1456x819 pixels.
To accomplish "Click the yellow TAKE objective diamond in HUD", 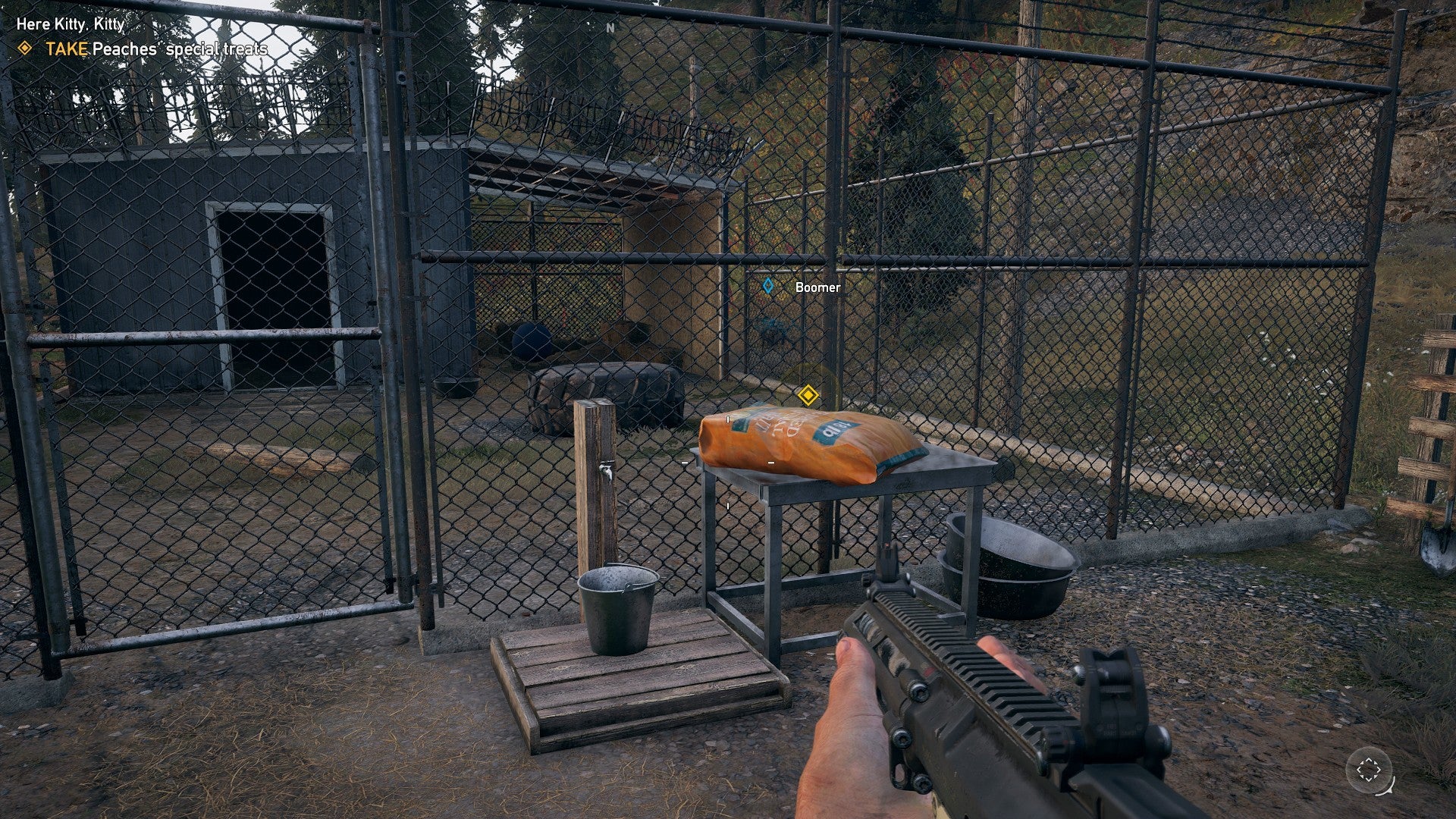I will pos(25,47).
